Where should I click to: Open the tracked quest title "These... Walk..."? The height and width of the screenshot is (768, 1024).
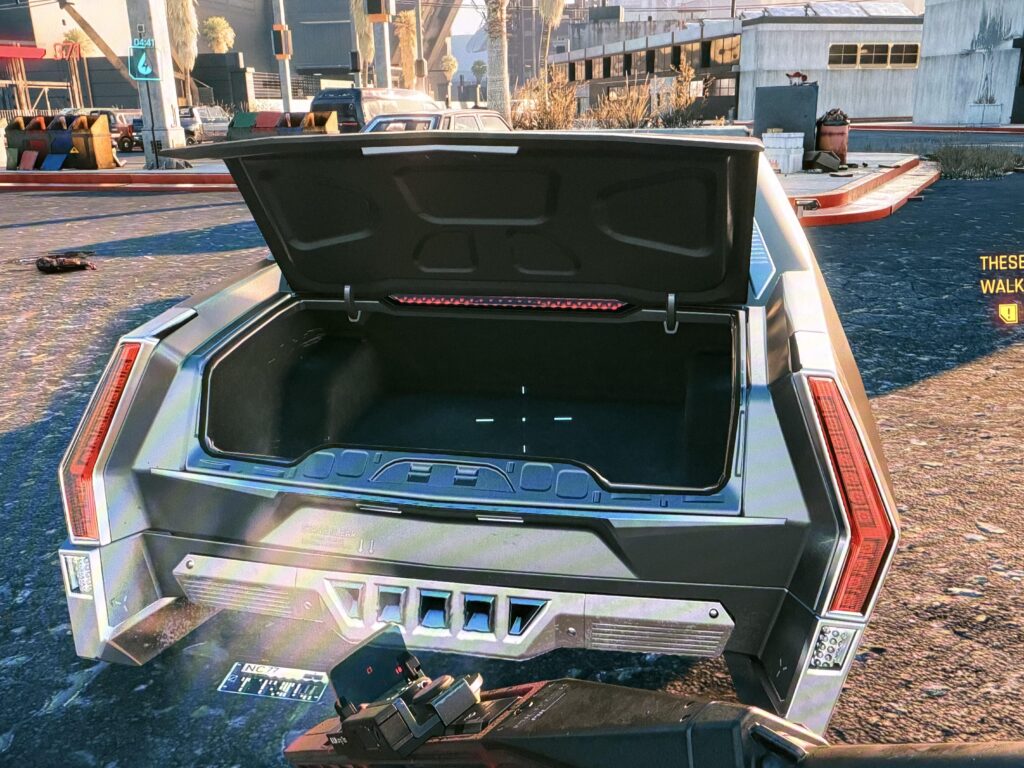(x=1001, y=274)
